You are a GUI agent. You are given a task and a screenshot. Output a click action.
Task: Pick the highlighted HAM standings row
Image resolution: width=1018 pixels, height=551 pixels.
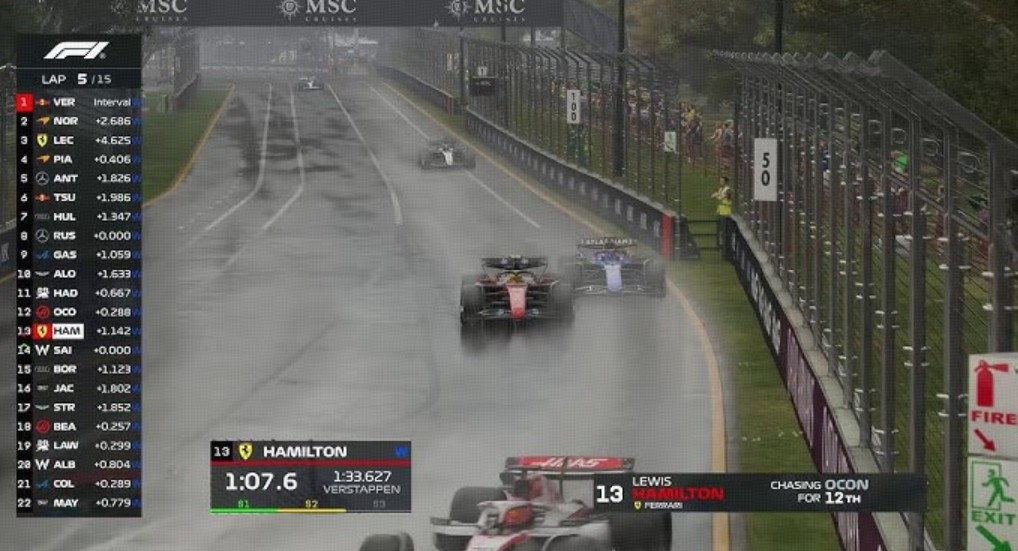pyautogui.click(x=78, y=331)
